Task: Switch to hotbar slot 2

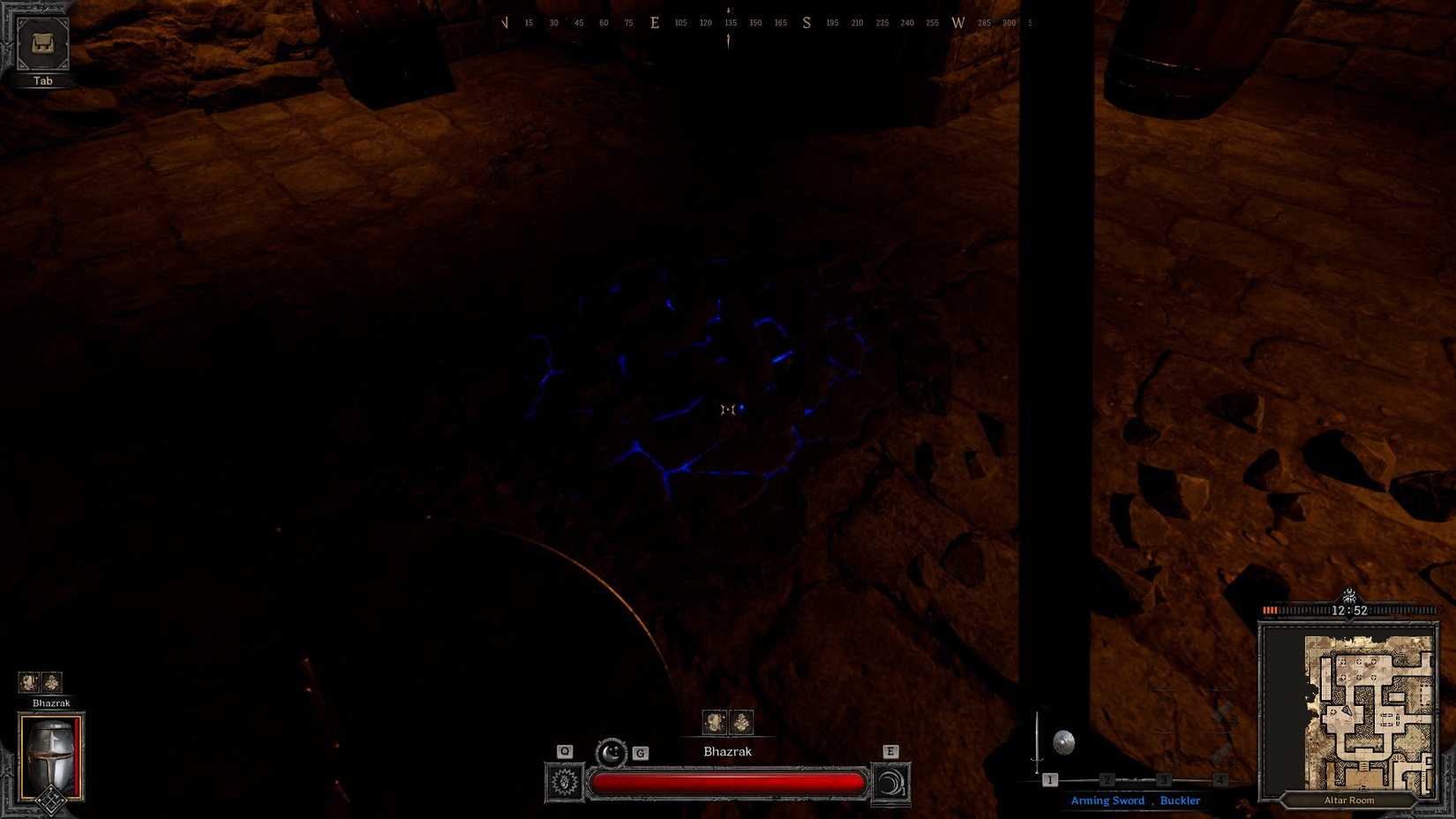Action: tap(1107, 780)
